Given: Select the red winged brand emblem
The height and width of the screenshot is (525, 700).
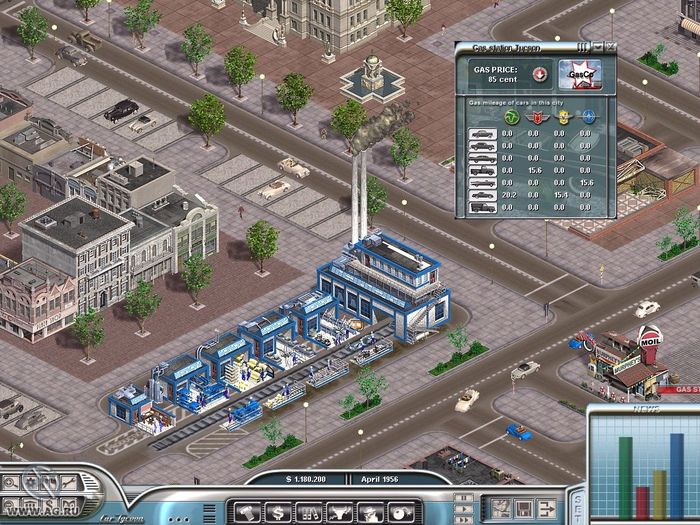Looking at the screenshot, I should coord(533,116).
